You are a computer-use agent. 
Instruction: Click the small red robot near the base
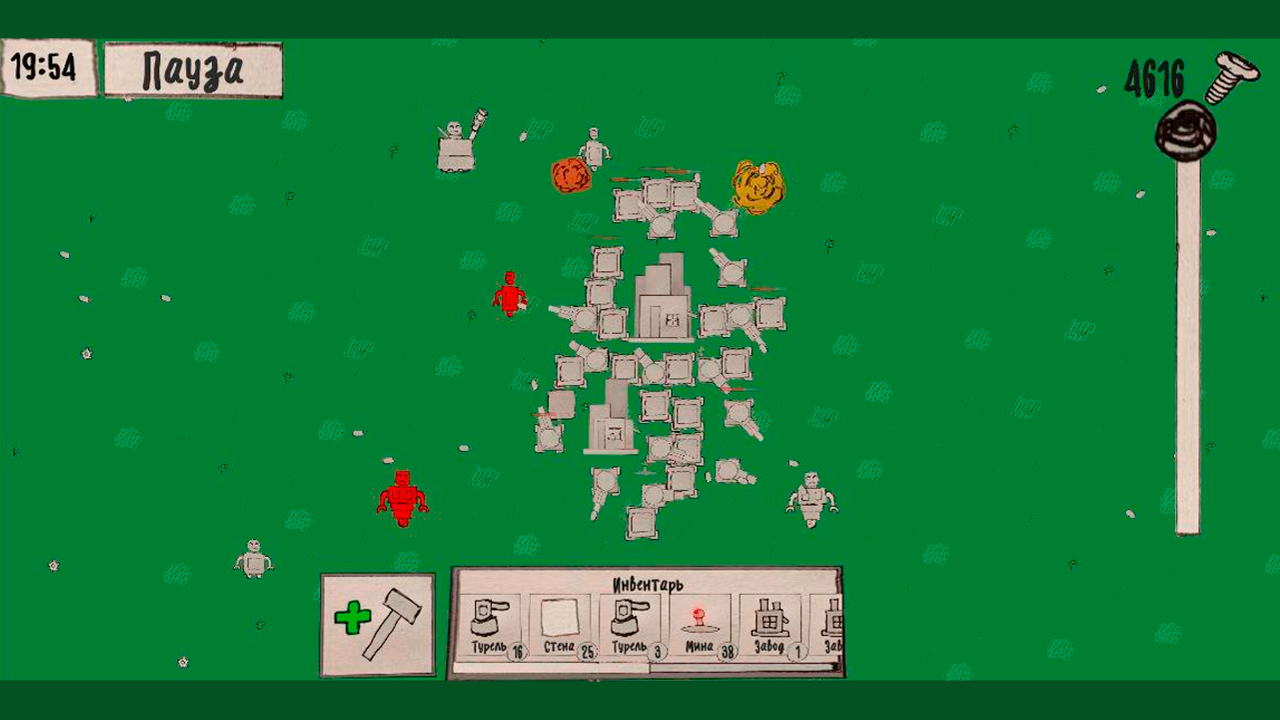coord(510,295)
